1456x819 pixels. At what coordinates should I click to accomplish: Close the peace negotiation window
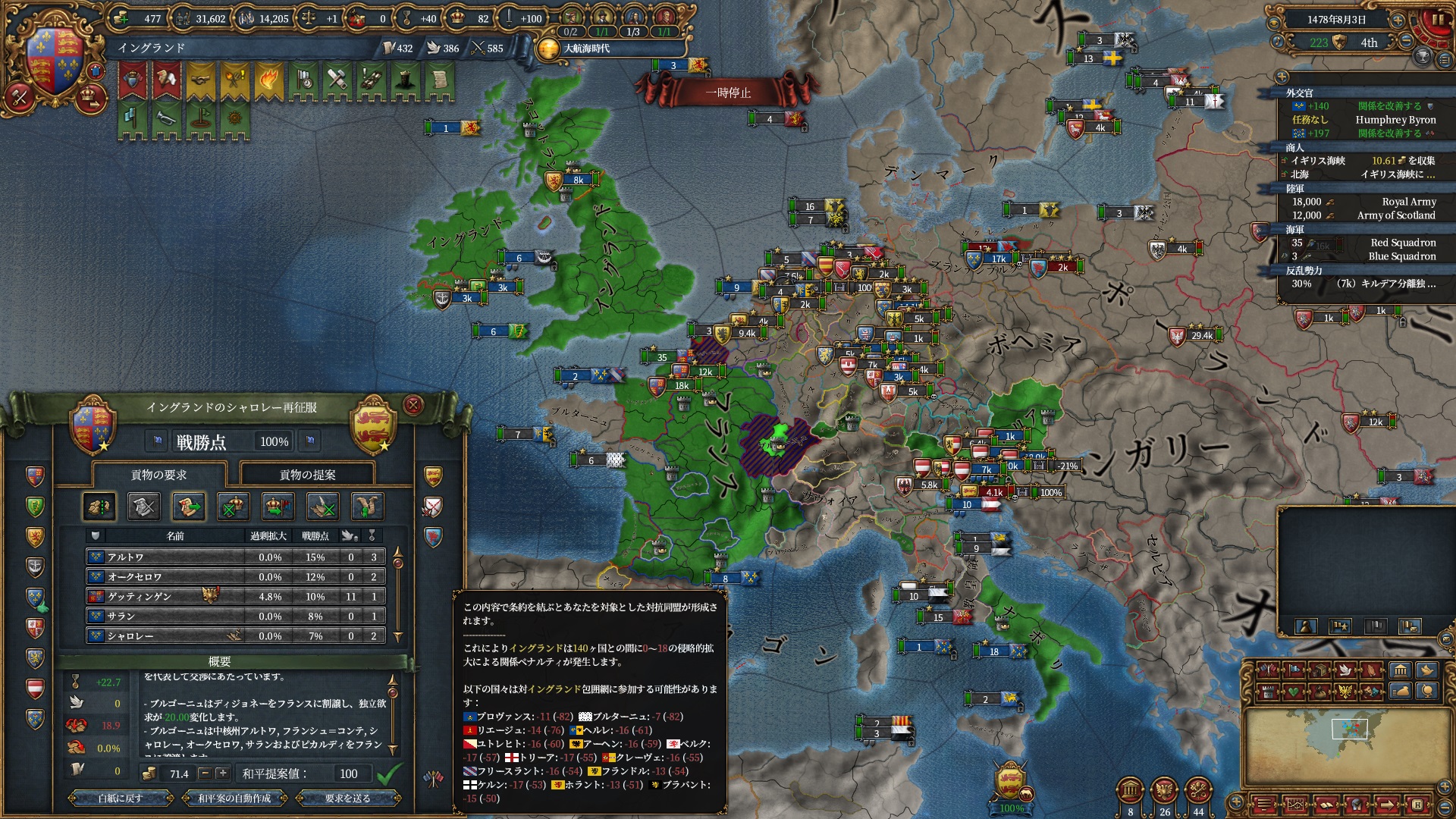[x=413, y=406]
